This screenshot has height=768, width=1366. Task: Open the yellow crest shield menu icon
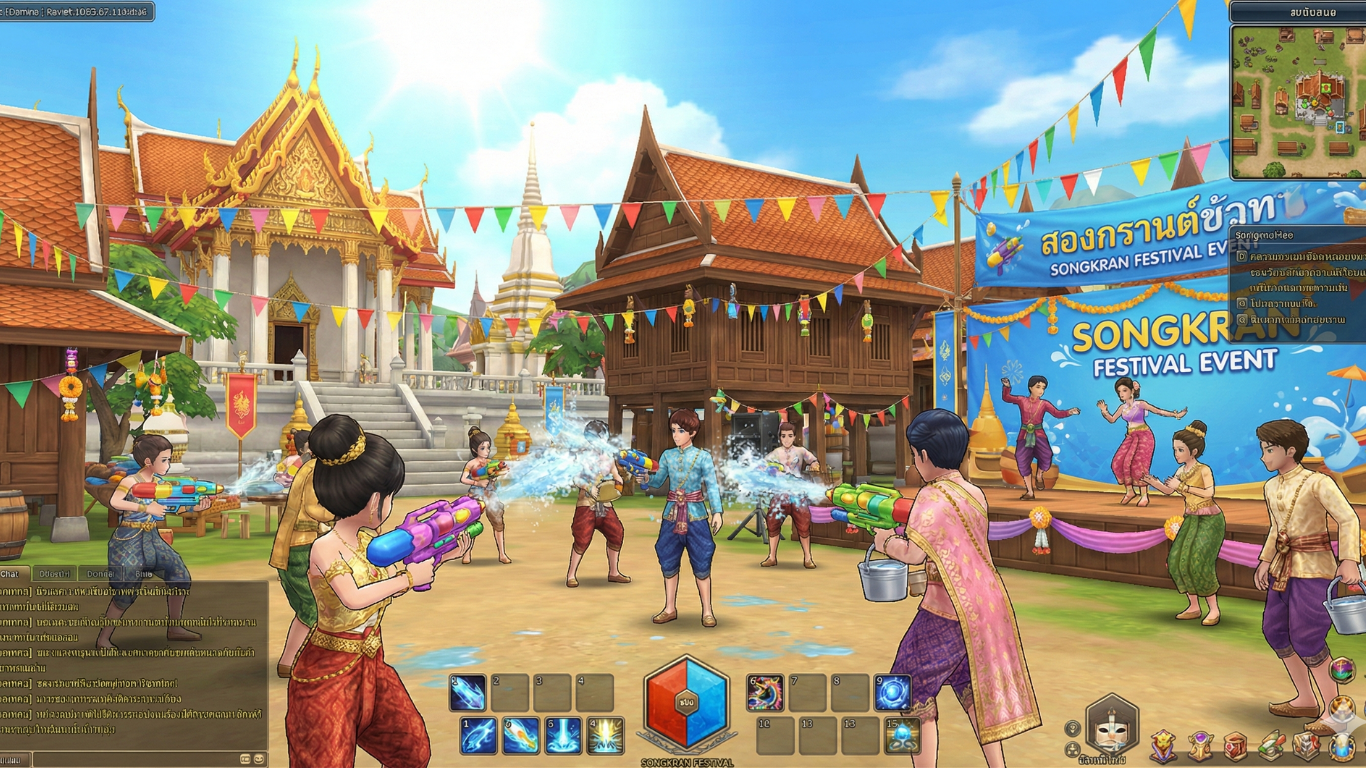(x=1163, y=745)
